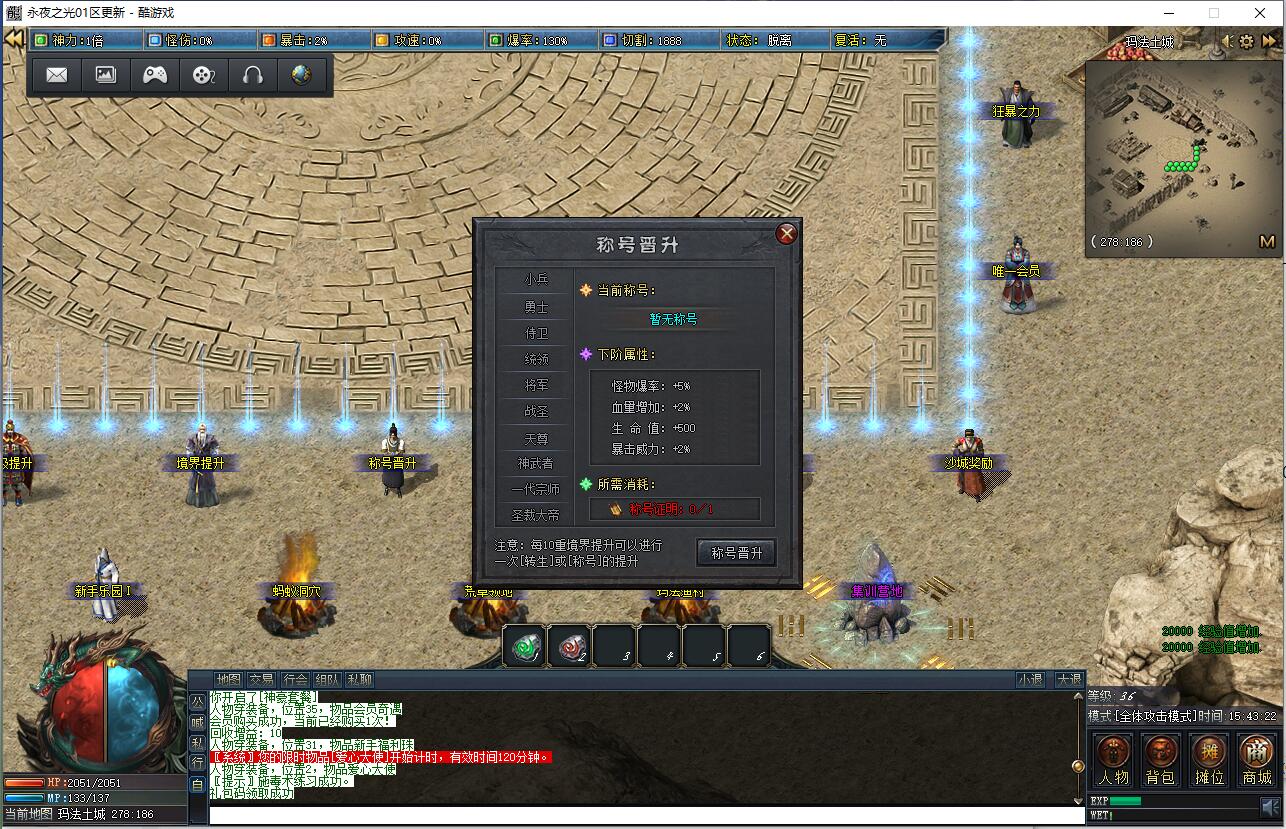1286x829 pixels.
Task: Minimize the game window
Action: pos(1168,13)
